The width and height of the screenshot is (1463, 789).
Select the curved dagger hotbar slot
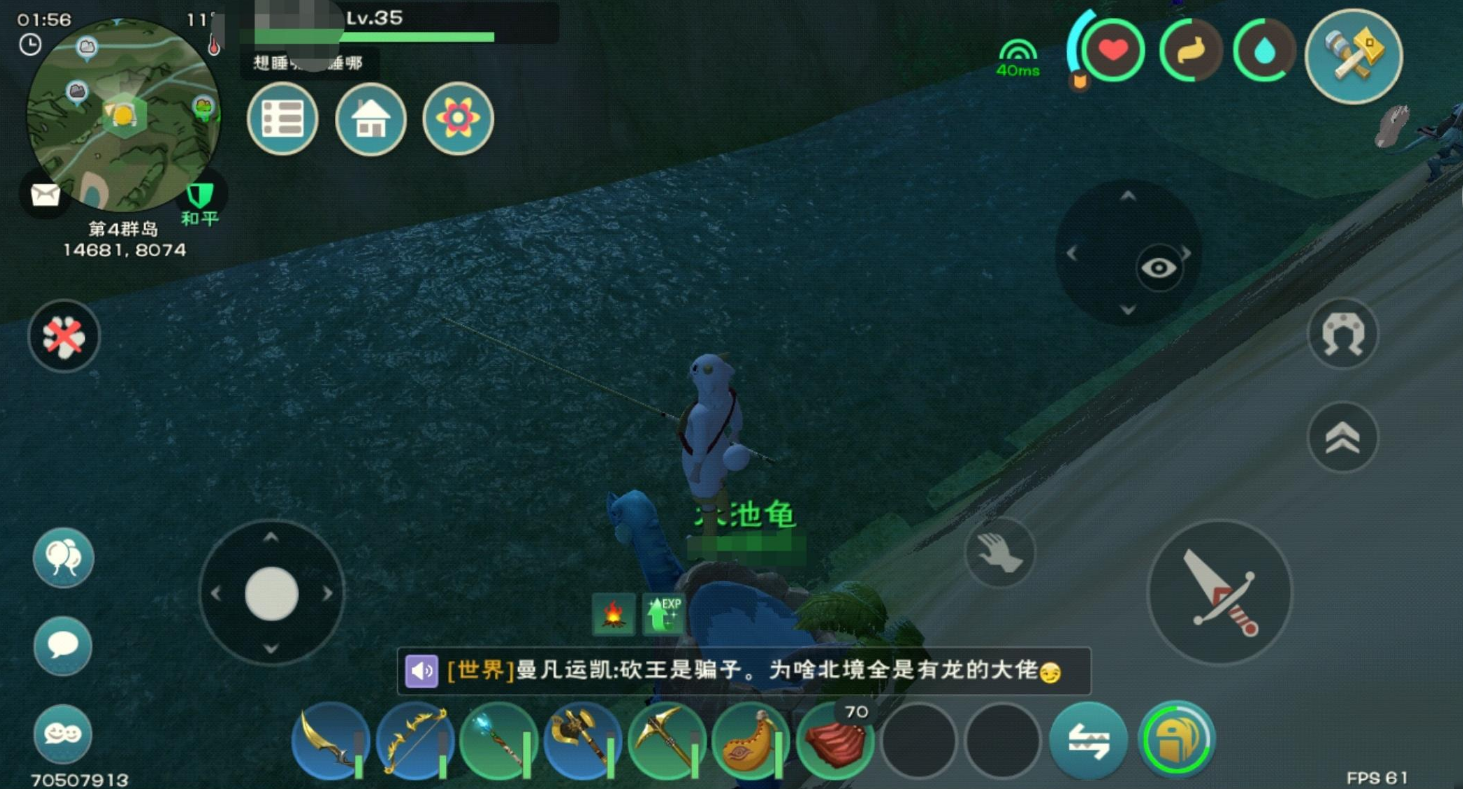[331, 741]
